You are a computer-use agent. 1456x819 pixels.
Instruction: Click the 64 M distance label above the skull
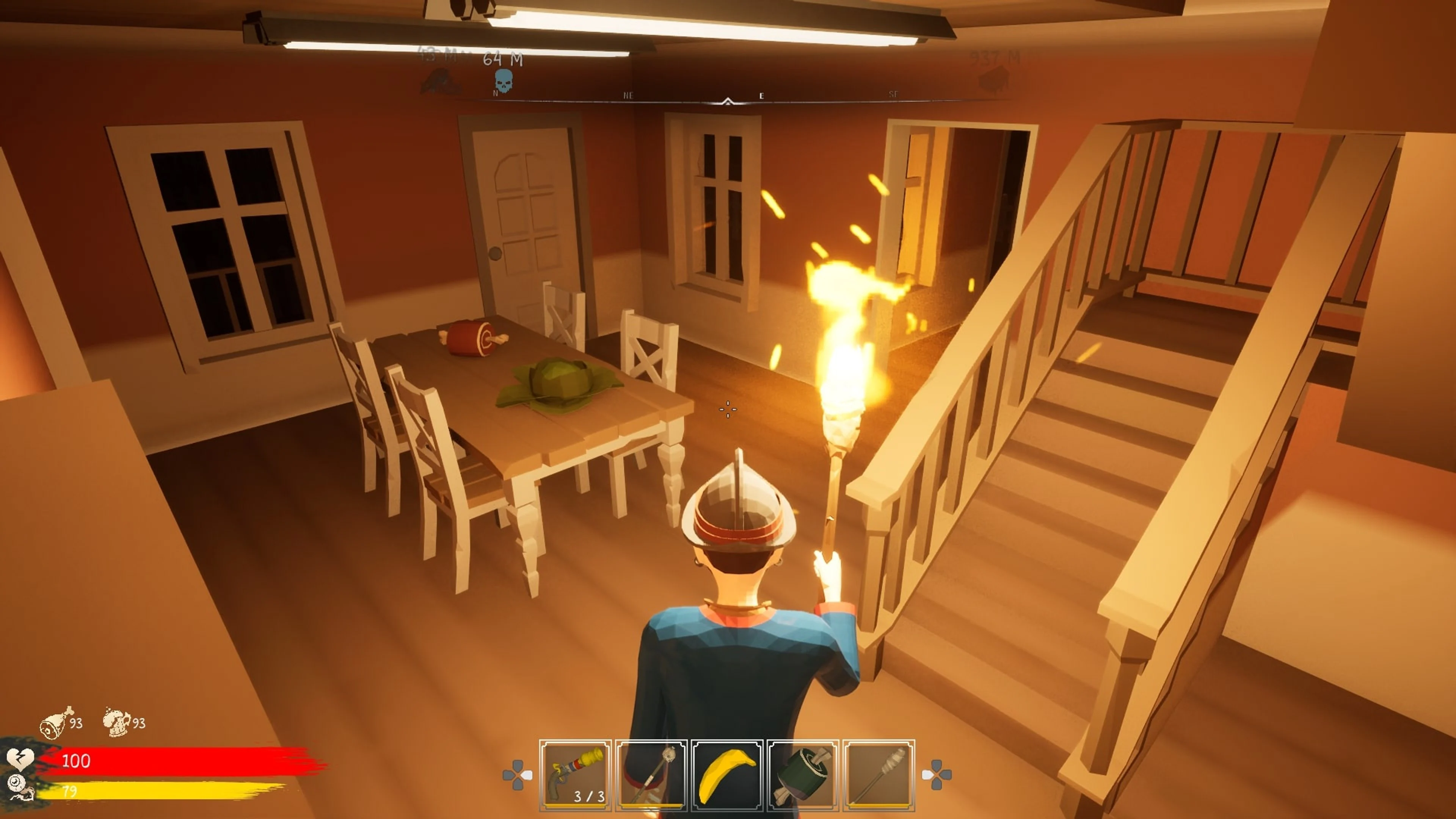point(504,58)
